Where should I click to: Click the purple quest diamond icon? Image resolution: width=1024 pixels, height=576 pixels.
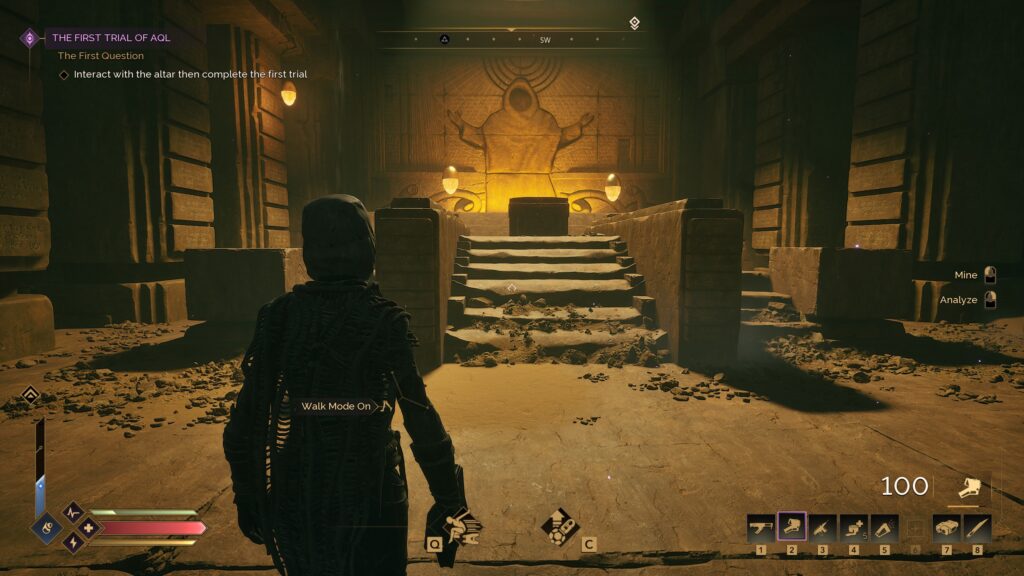point(30,38)
